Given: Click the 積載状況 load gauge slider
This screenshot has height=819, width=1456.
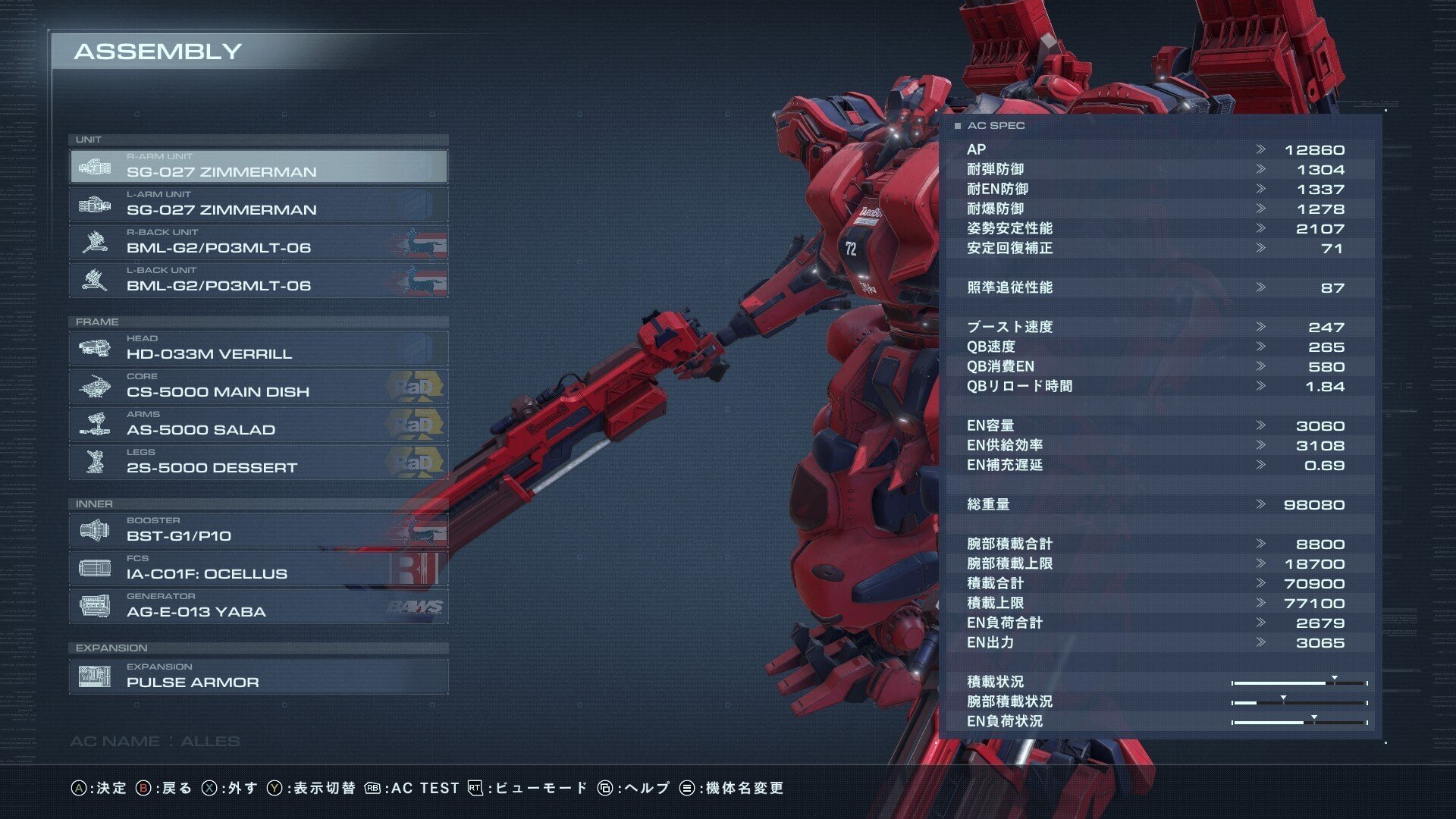Looking at the screenshot, I should click(x=1332, y=681).
